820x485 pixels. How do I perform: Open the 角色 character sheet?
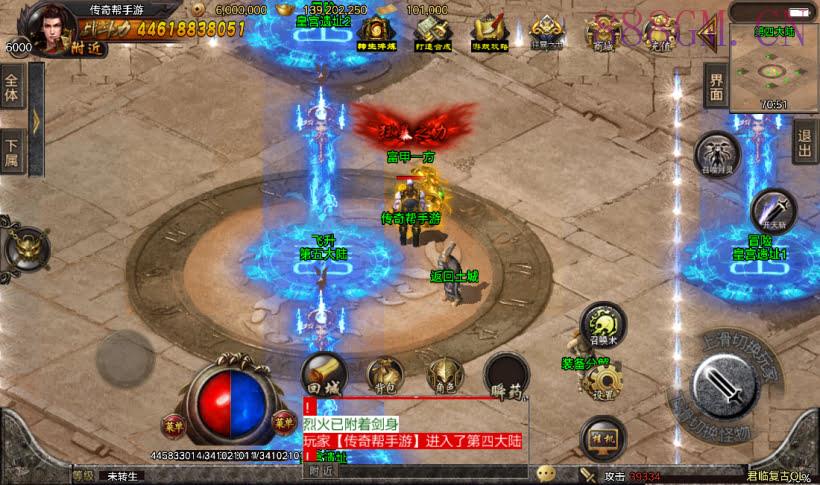pyautogui.click(x=444, y=374)
